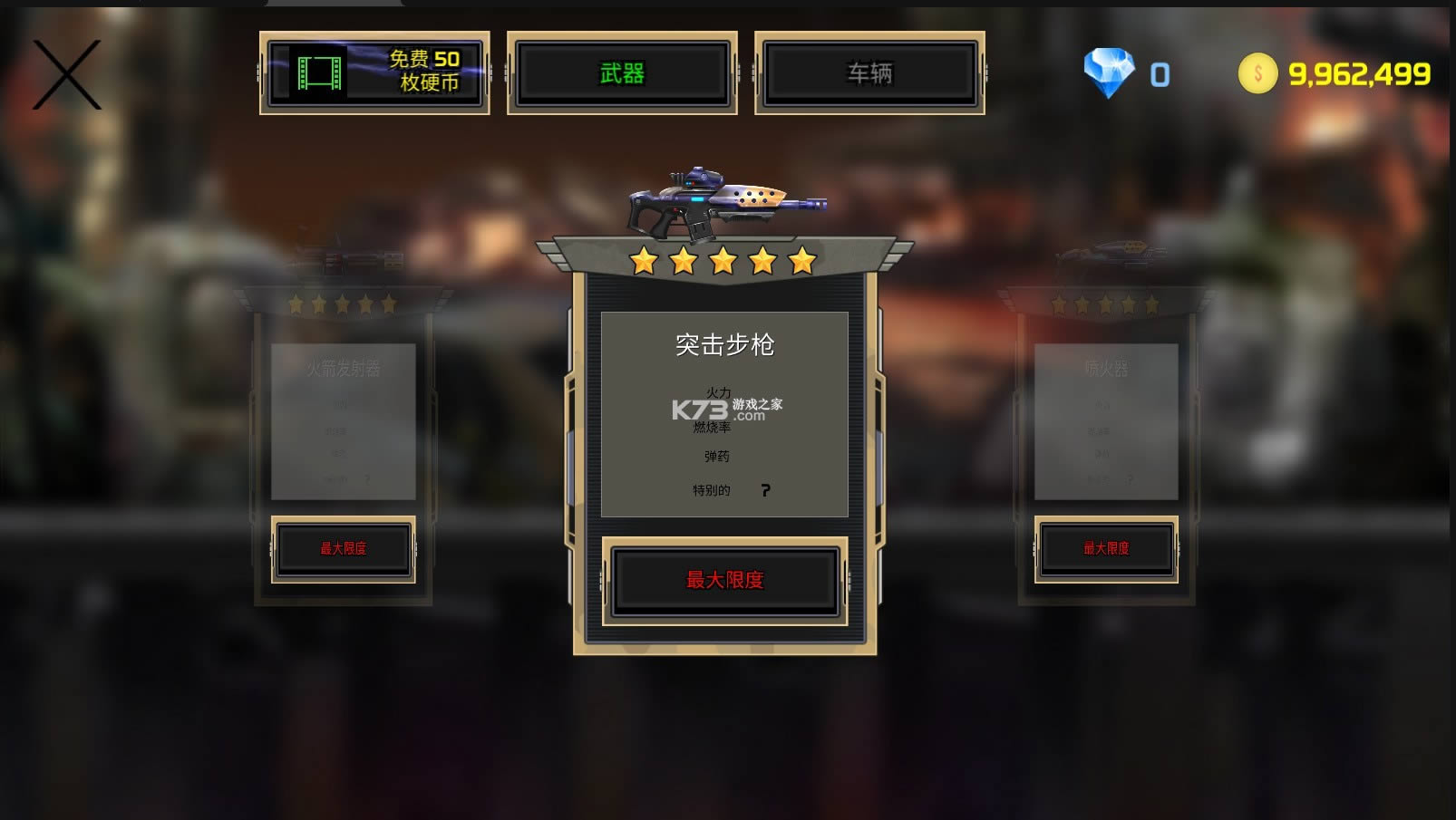This screenshot has height=820, width=1456.
Task: Watch video for 50 free coins
Action: click(x=374, y=73)
